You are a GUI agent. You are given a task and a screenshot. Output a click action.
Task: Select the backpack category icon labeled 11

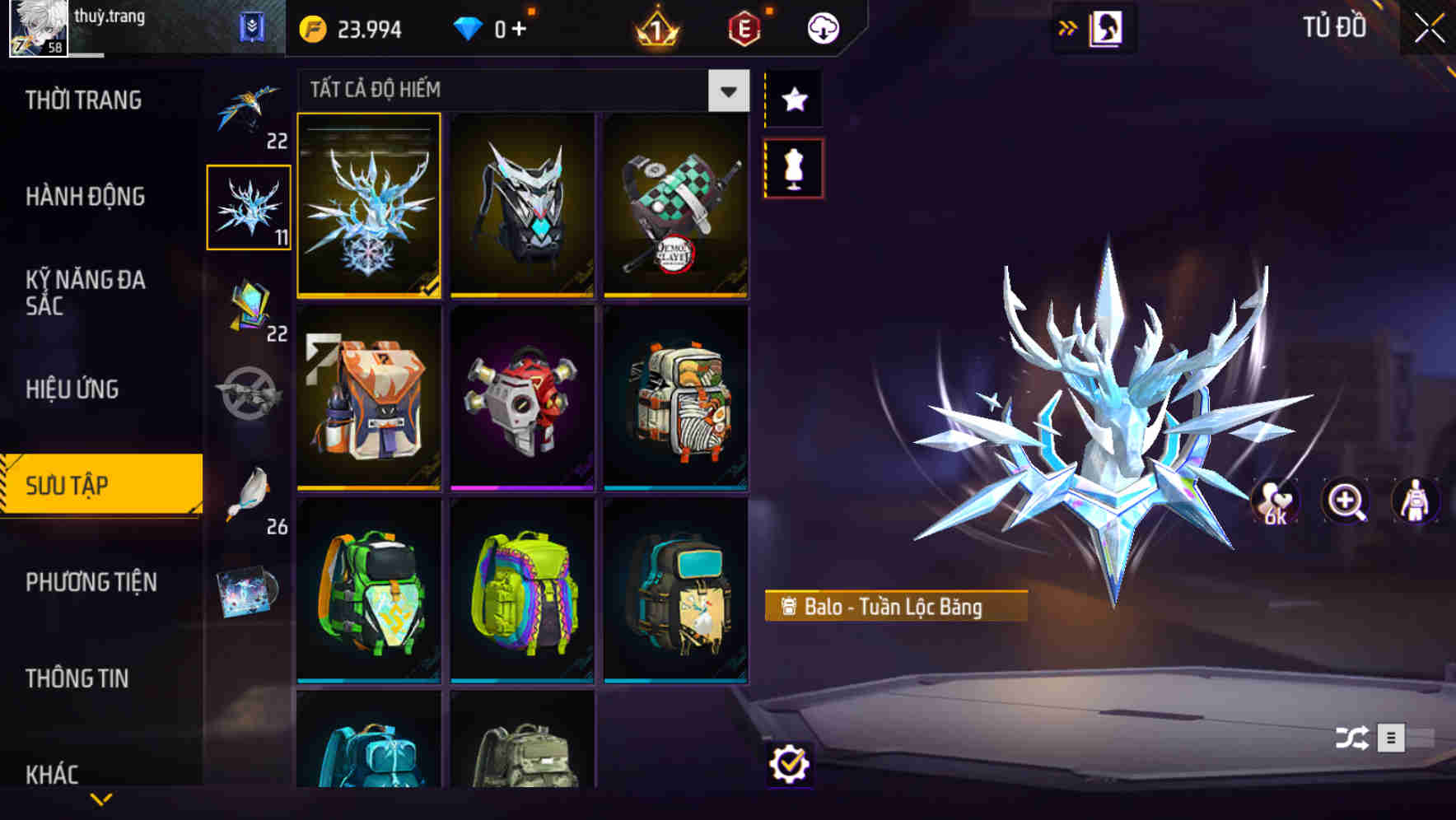click(250, 206)
